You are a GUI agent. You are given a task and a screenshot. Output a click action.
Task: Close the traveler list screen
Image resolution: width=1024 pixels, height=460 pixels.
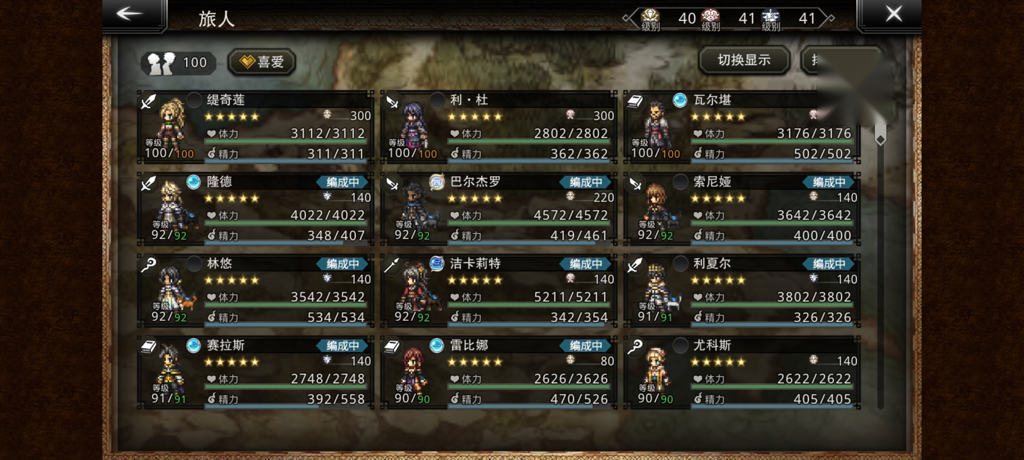[893, 14]
